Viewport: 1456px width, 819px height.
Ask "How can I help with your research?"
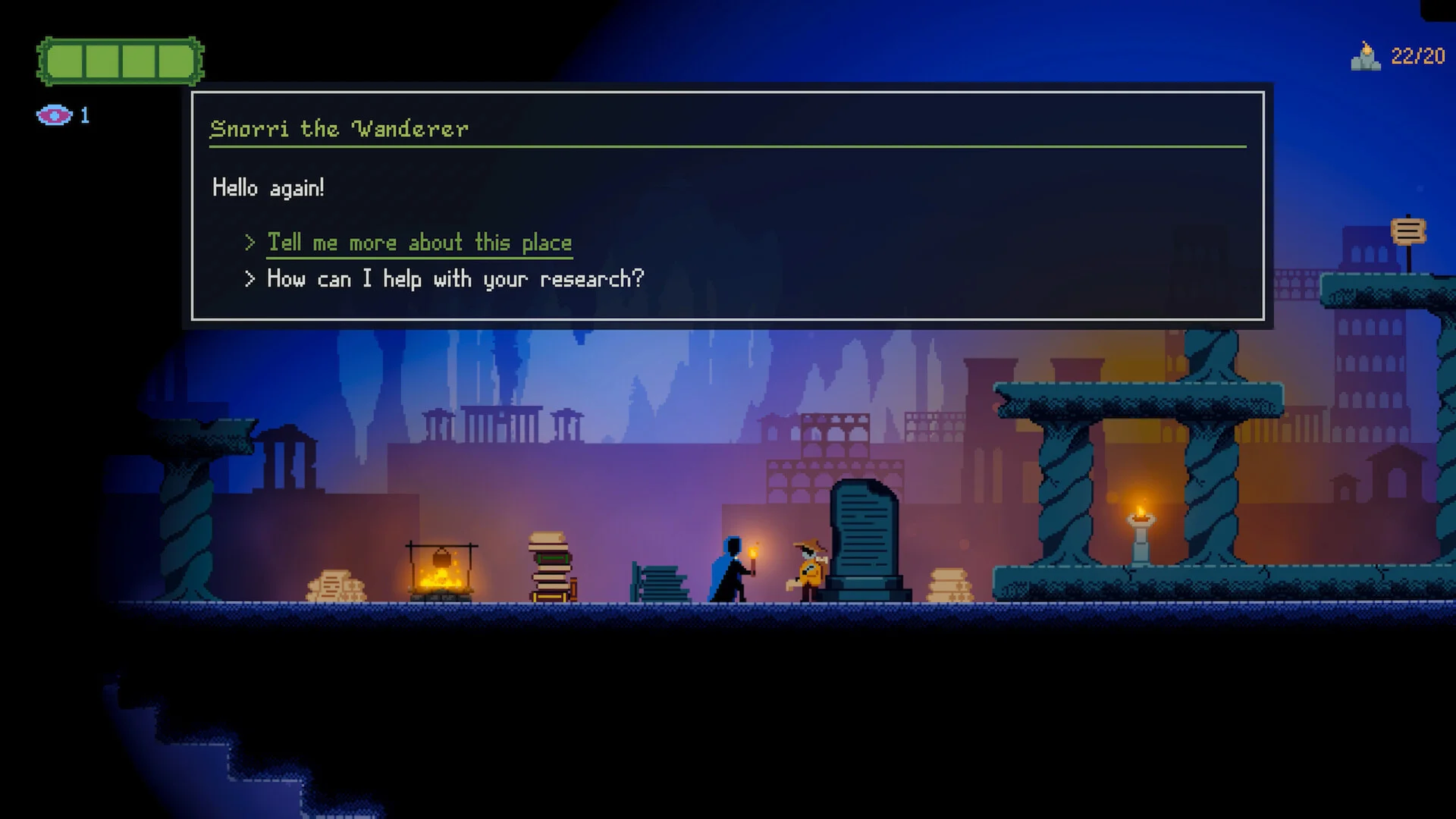(455, 279)
